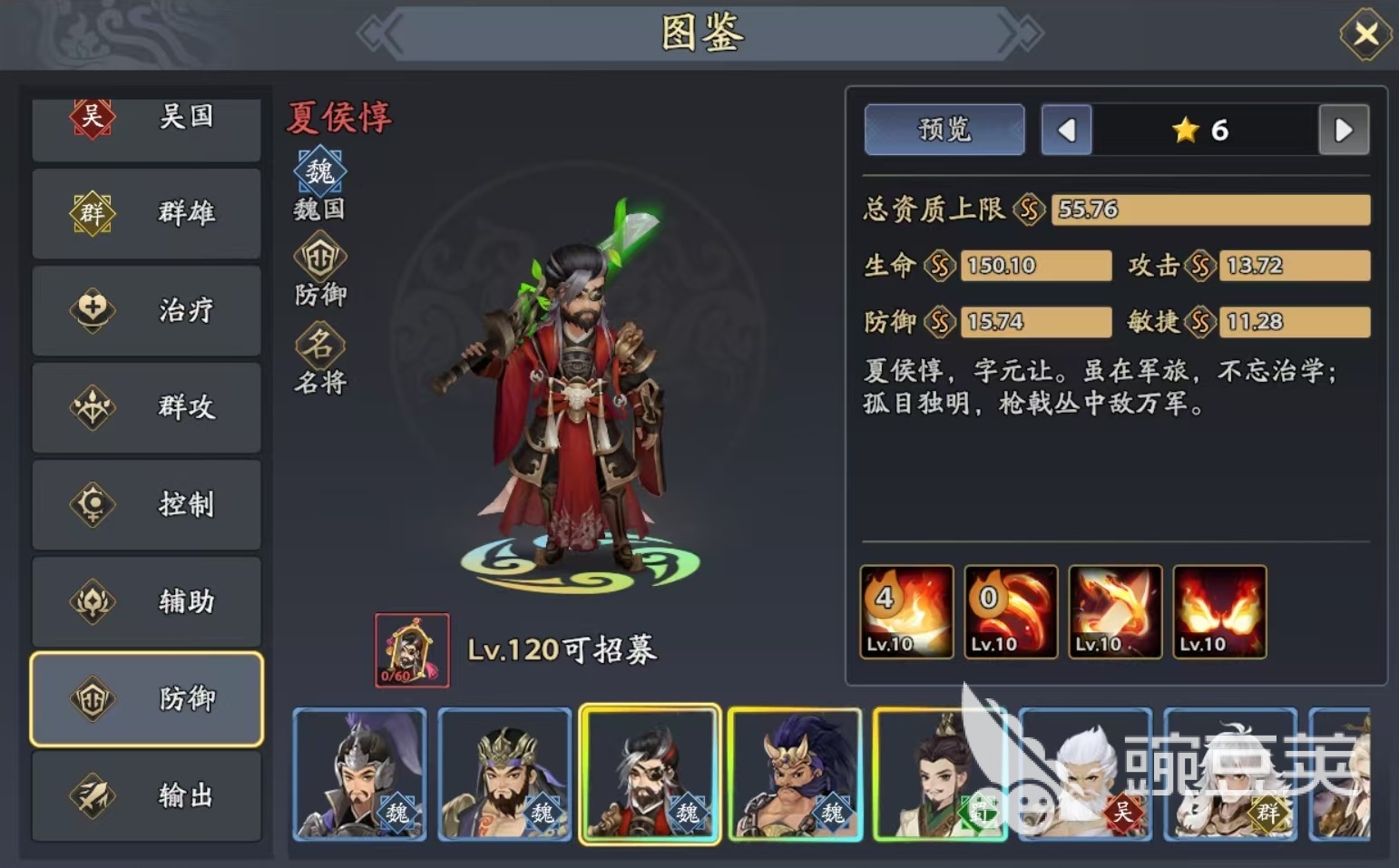1399x868 pixels.
Task: Switch to the 预览 tab
Action: (944, 130)
